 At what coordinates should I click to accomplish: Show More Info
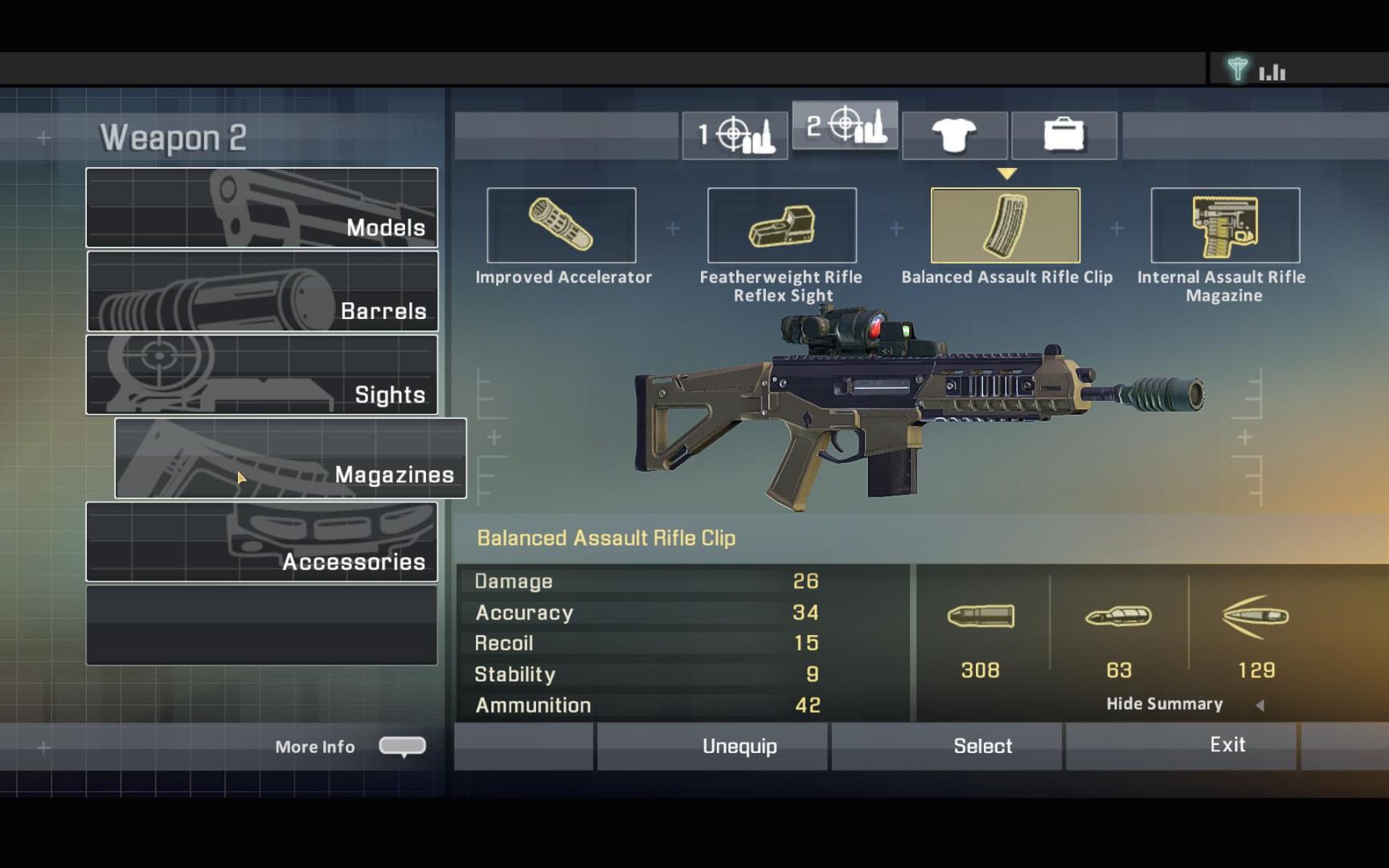tap(402, 746)
